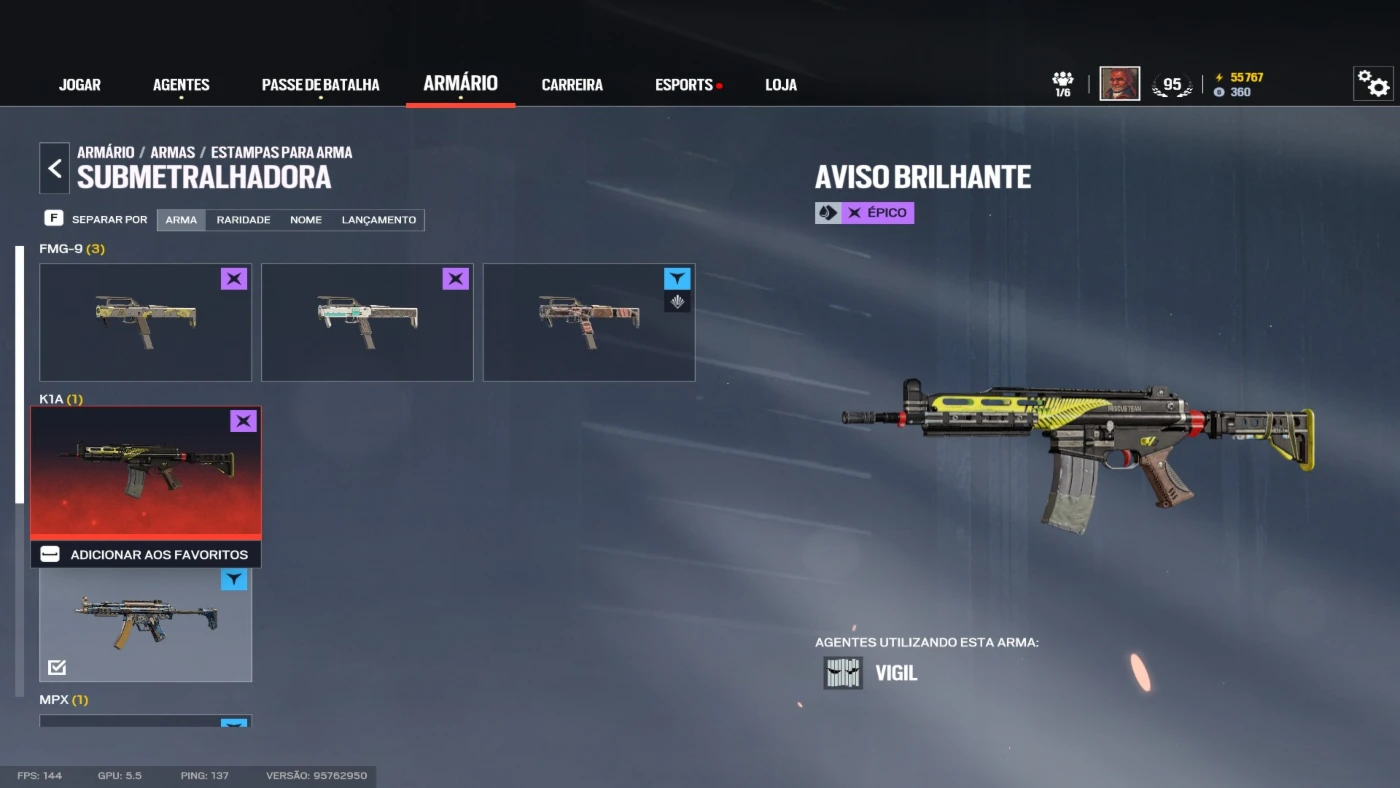
Task: Select the Armário tab
Action: click(460, 84)
